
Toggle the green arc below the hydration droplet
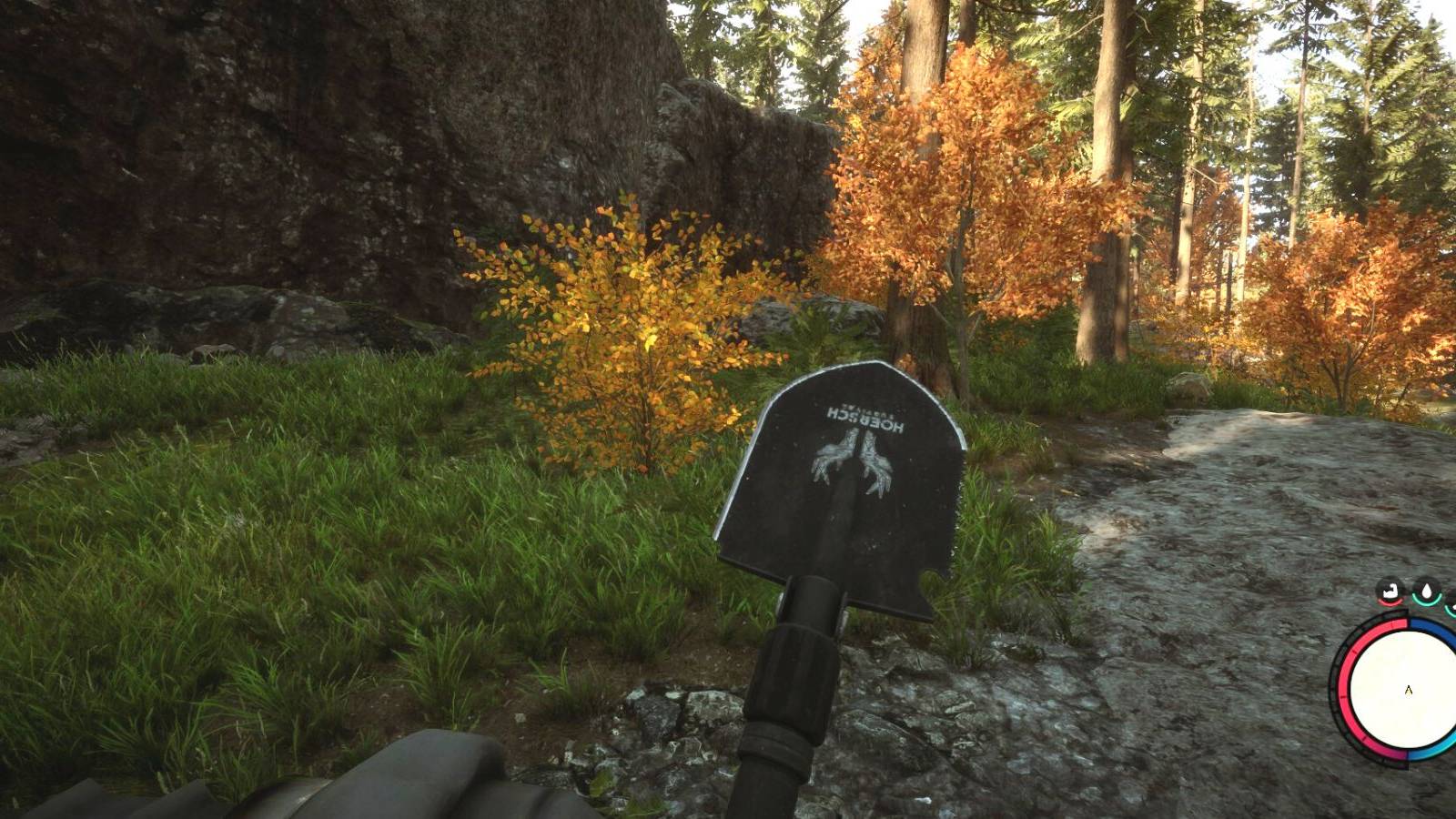(x=1425, y=602)
